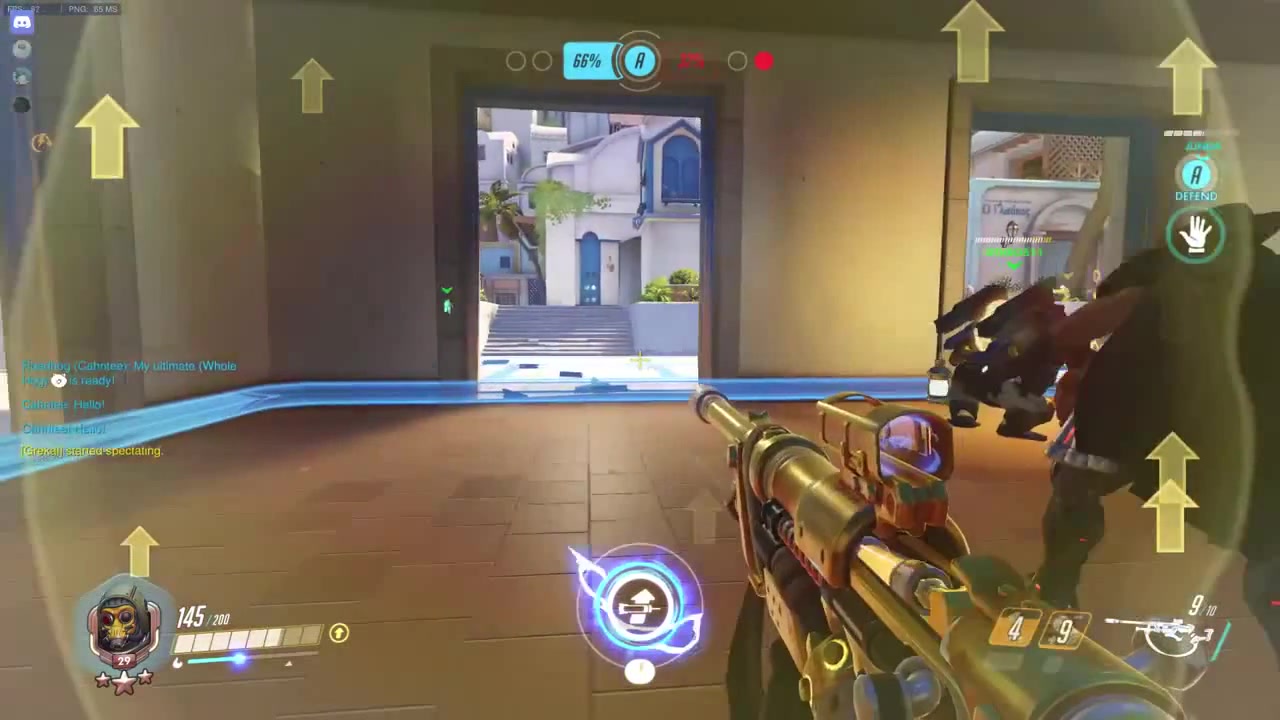Viewport: 1280px width, 720px height.
Task: Toggle the second objective tick circle
Action: [543, 61]
